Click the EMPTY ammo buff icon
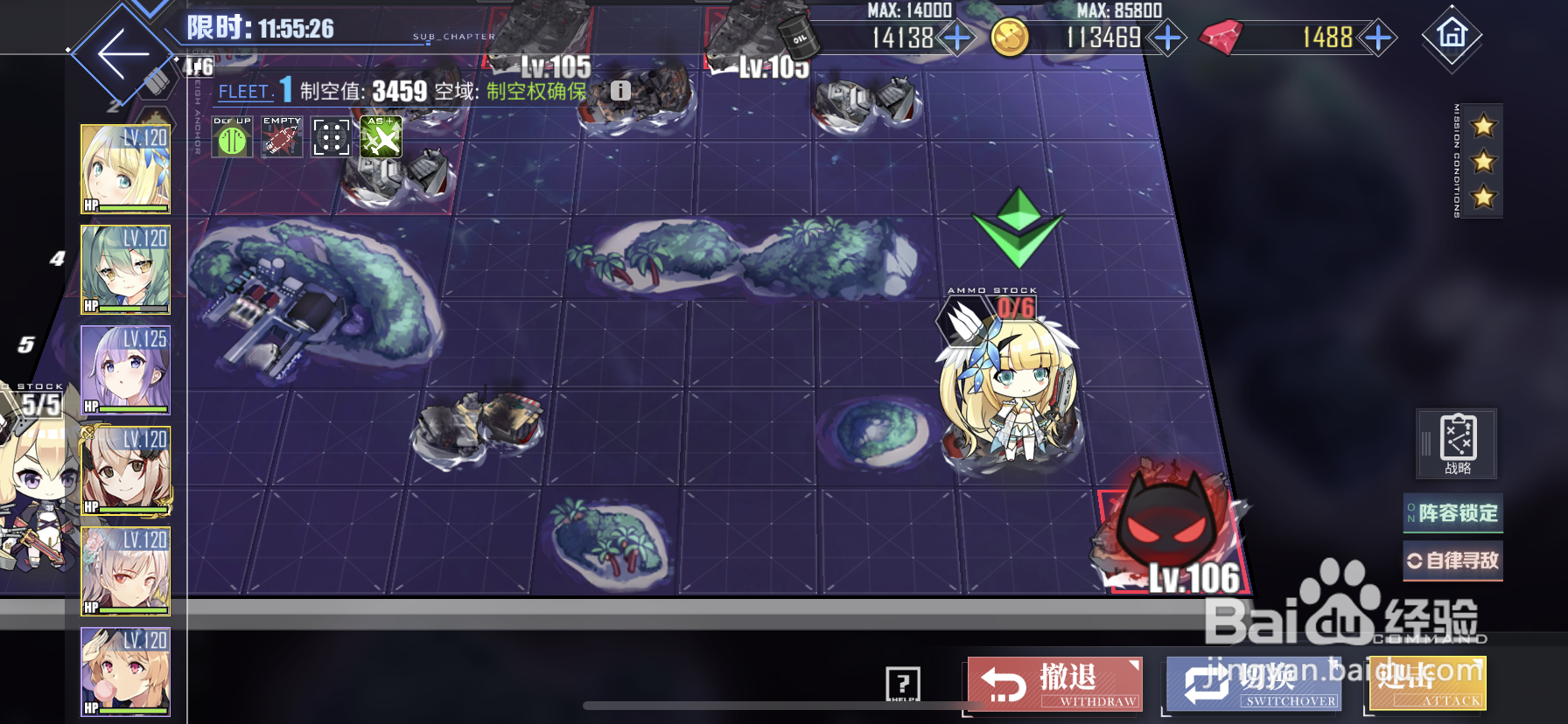Image resolution: width=1568 pixels, height=724 pixels. pyautogui.click(x=281, y=136)
